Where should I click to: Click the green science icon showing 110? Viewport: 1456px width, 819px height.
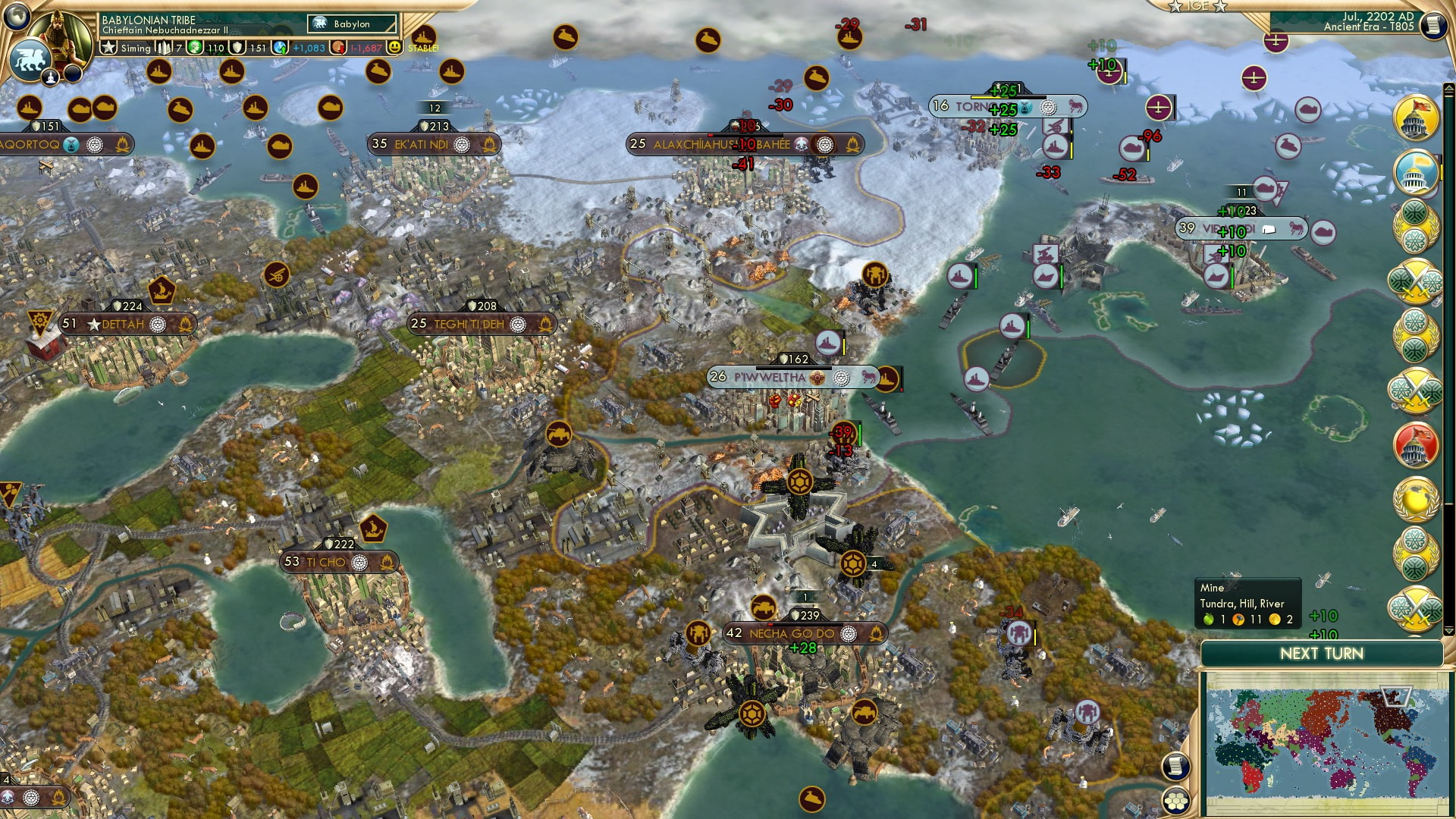click(x=195, y=47)
